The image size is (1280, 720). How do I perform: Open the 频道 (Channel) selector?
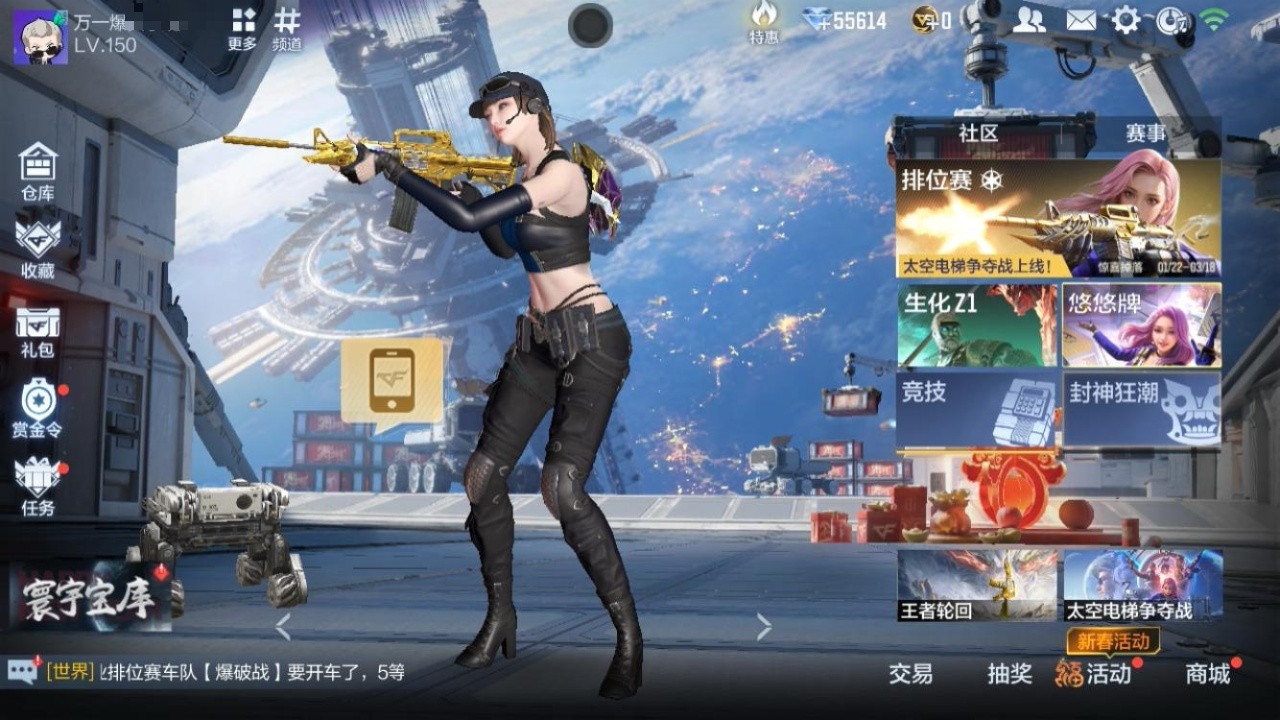286,25
